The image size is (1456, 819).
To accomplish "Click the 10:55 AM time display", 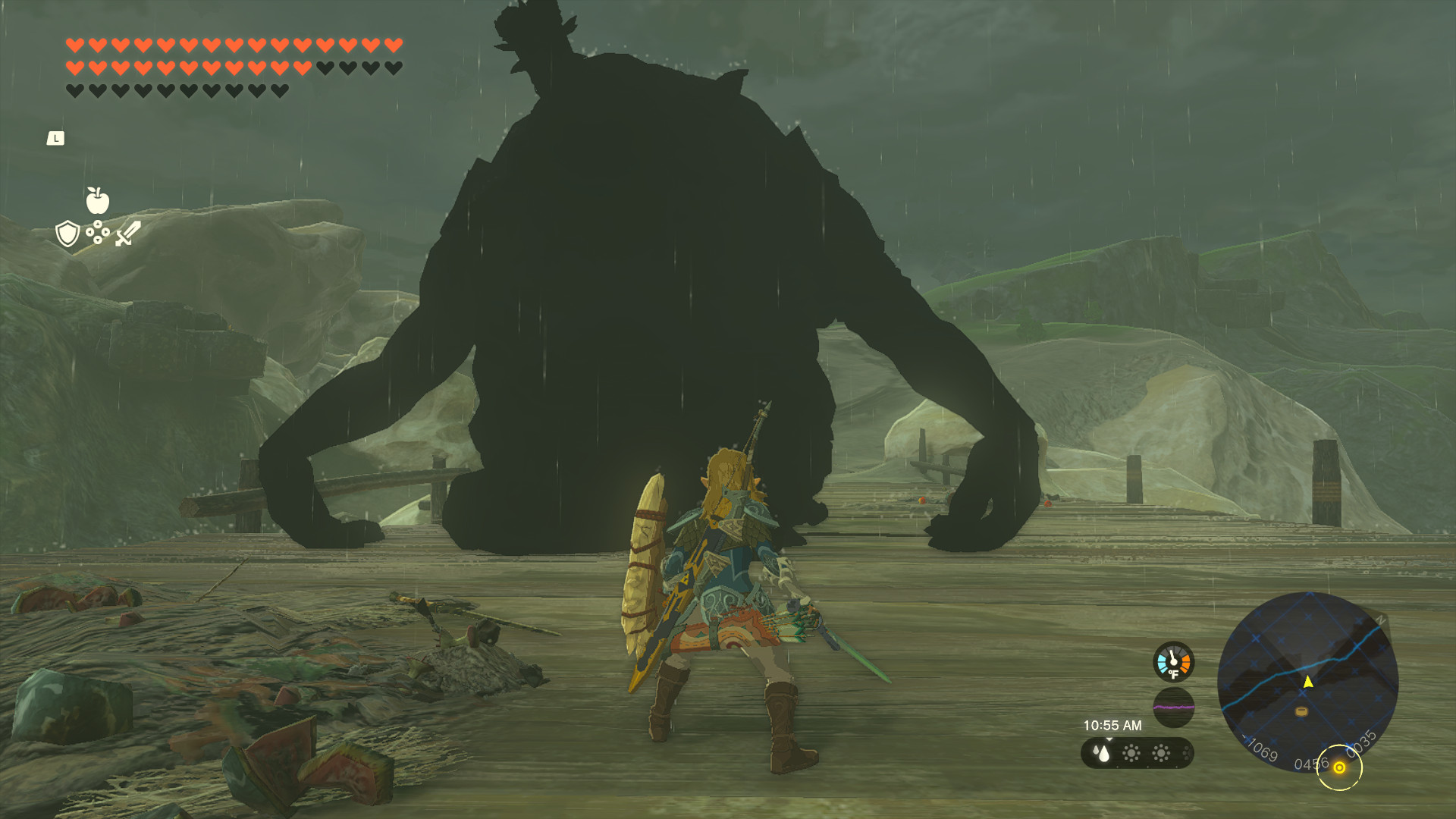I will click(x=1113, y=726).
